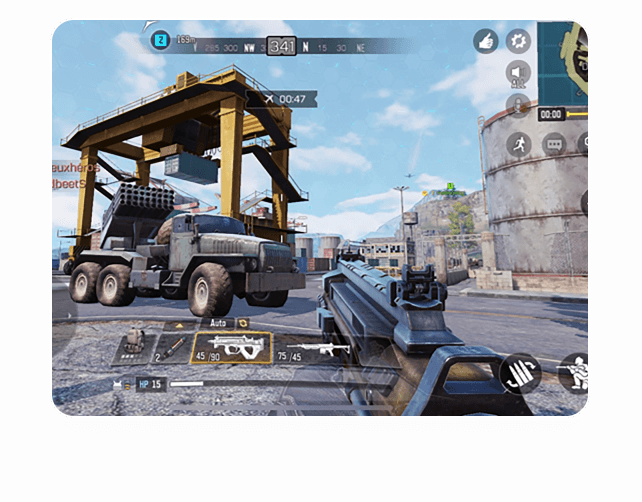This screenshot has width=642, height=502.
Task: Switch to the secondary rifle showing 75/45
Action: coord(315,349)
